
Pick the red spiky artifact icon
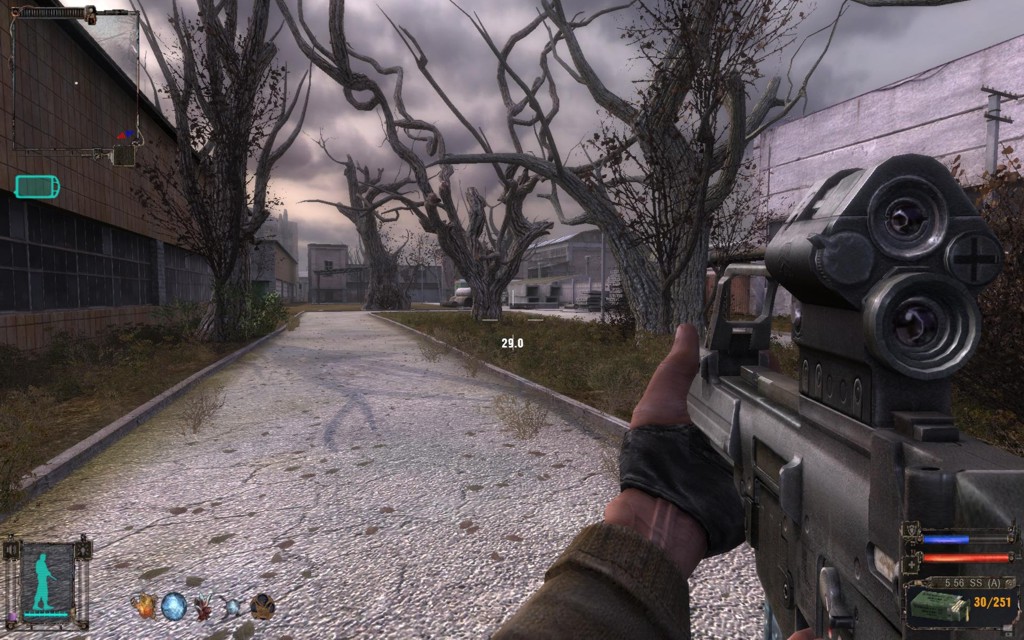click(204, 606)
